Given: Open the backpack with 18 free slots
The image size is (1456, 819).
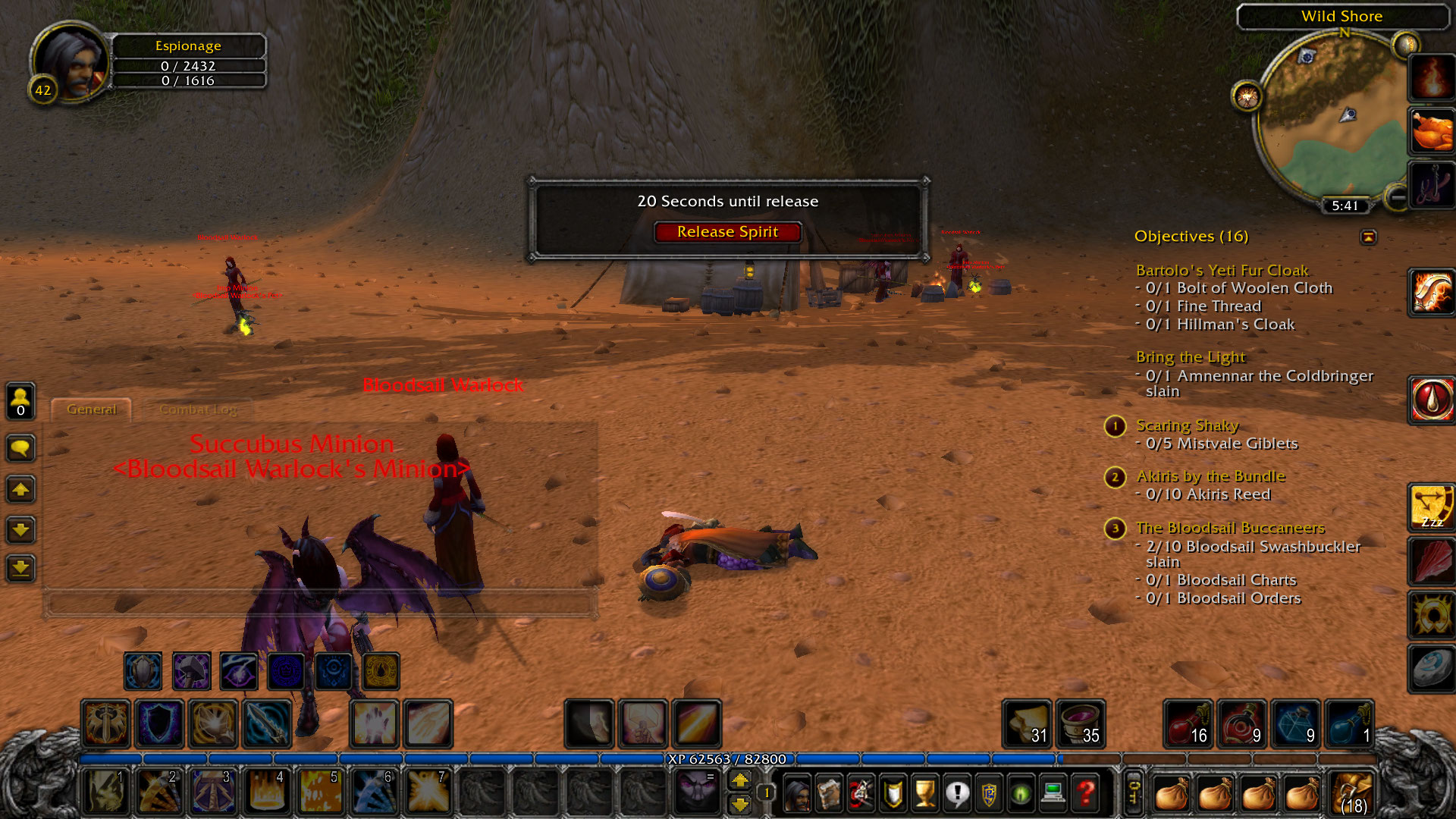Looking at the screenshot, I should tap(1353, 793).
